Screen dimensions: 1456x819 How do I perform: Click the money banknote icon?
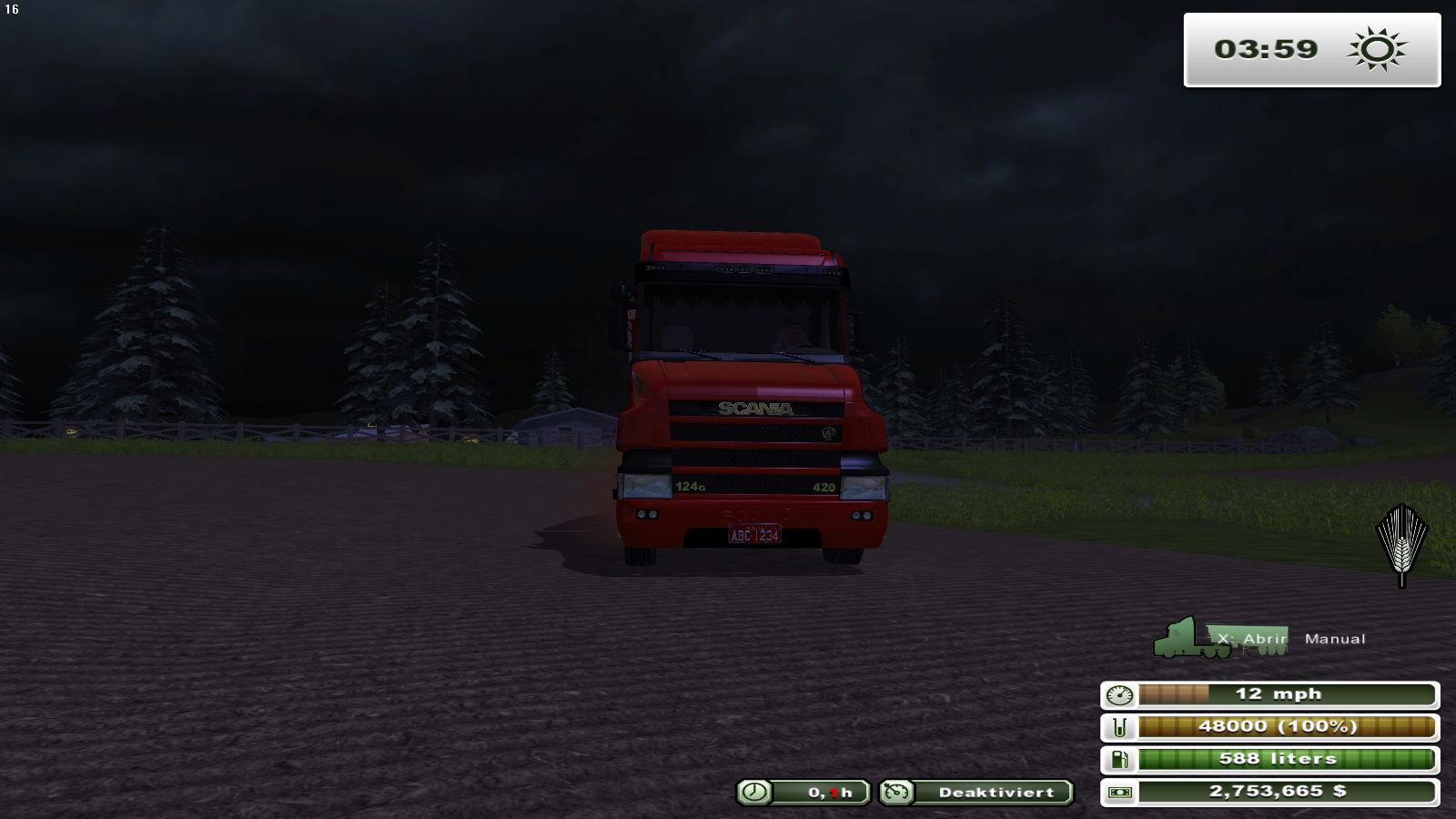click(1121, 792)
